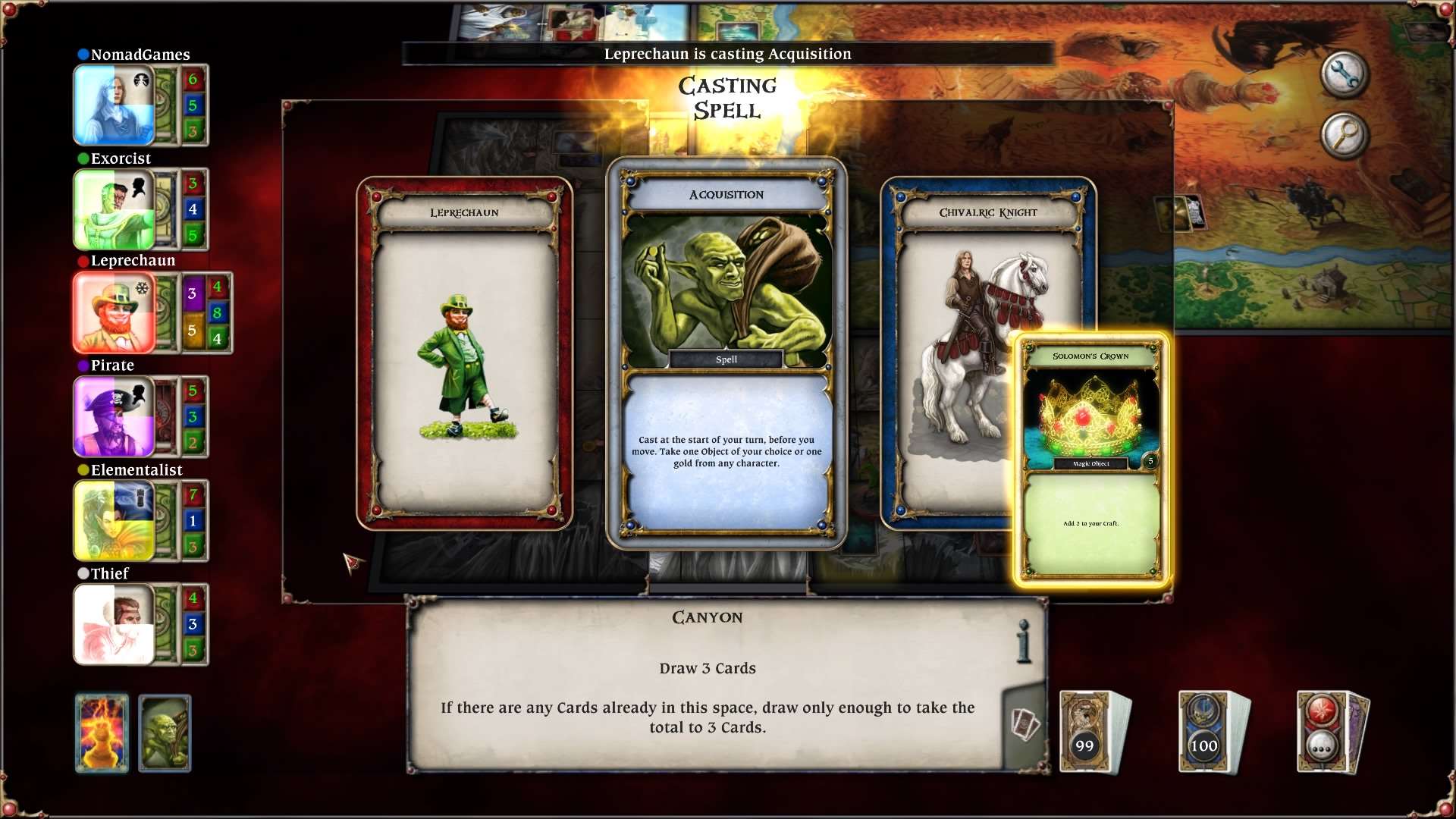The height and width of the screenshot is (819, 1456).
Task: Click the goblin card near the bottom left
Action: 165,733
